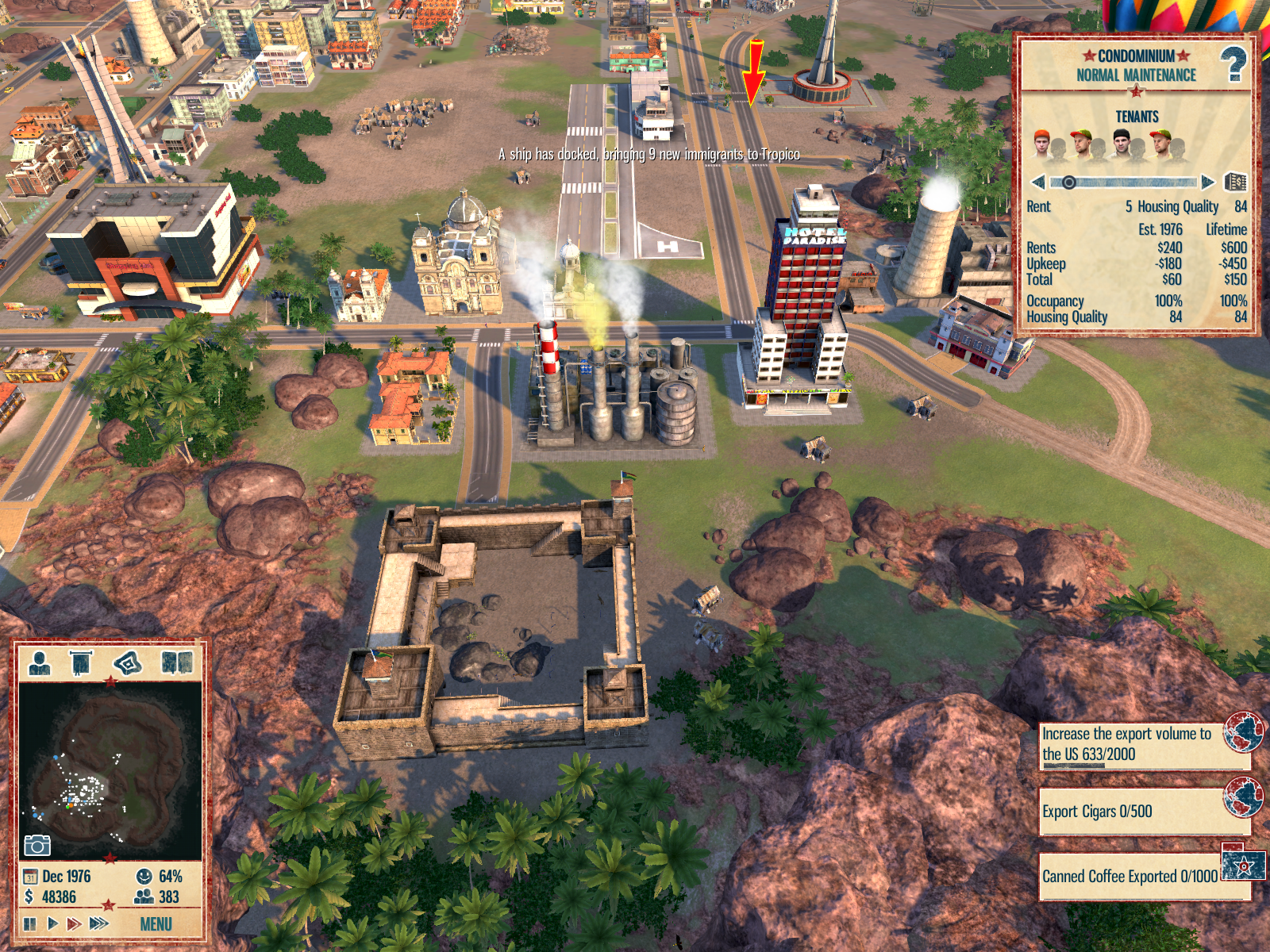Screen dimensions: 1270x952
Task: Open the almanac book icon
Action: click(x=176, y=663)
